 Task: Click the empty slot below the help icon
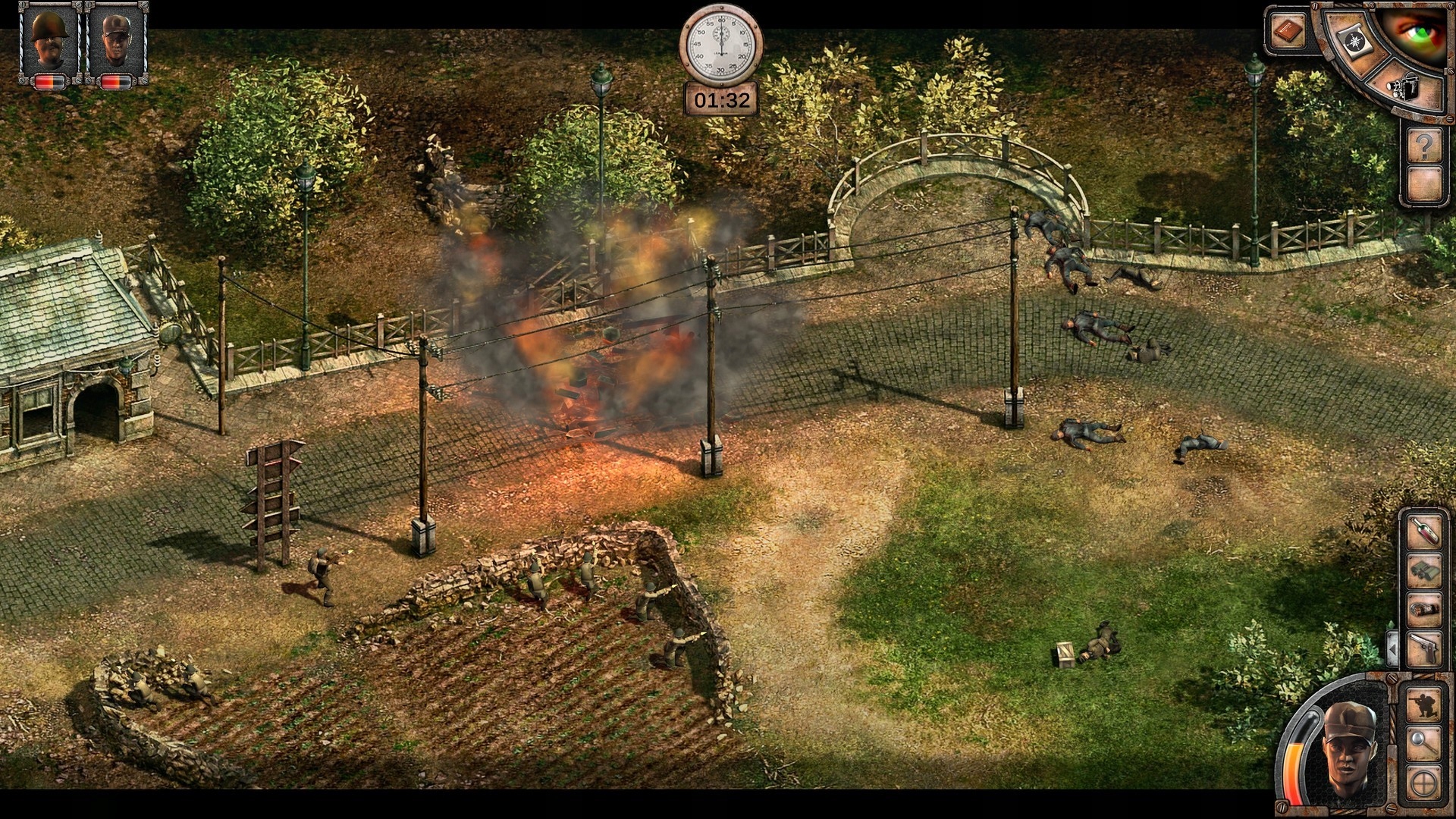coord(1424,184)
